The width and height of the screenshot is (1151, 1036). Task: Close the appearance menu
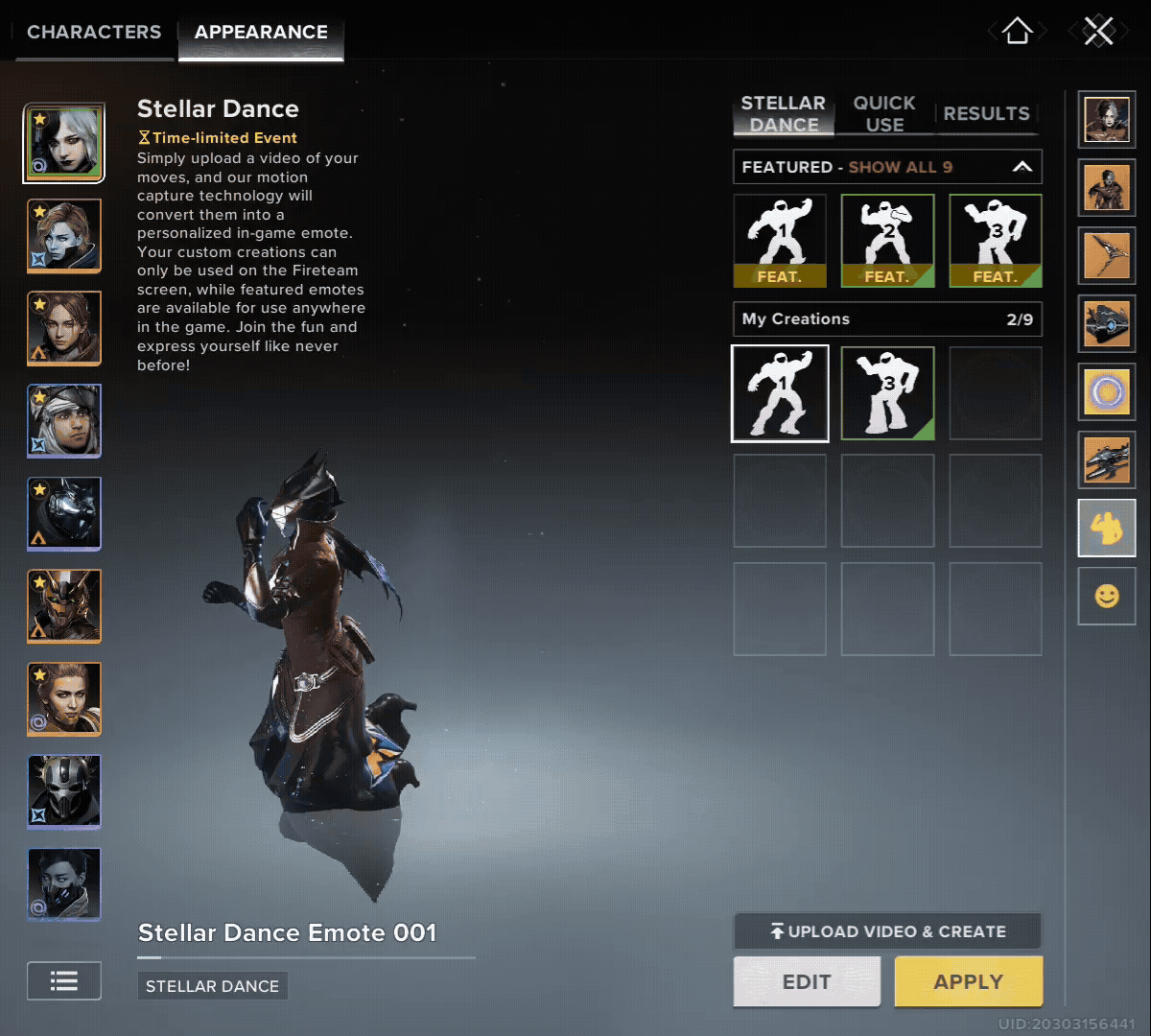coord(1098,32)
